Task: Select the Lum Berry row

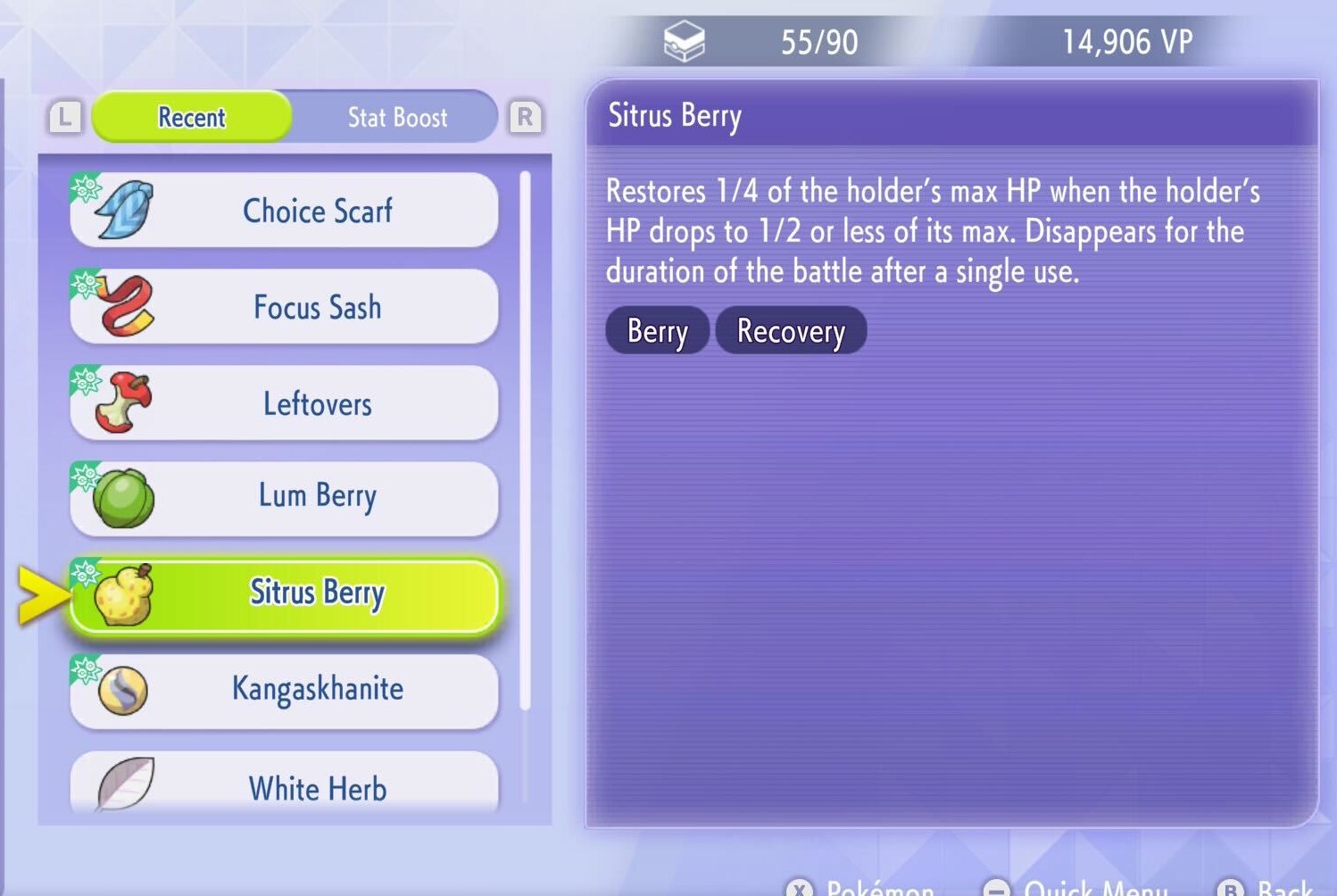Action: click(x=284, y=498)
